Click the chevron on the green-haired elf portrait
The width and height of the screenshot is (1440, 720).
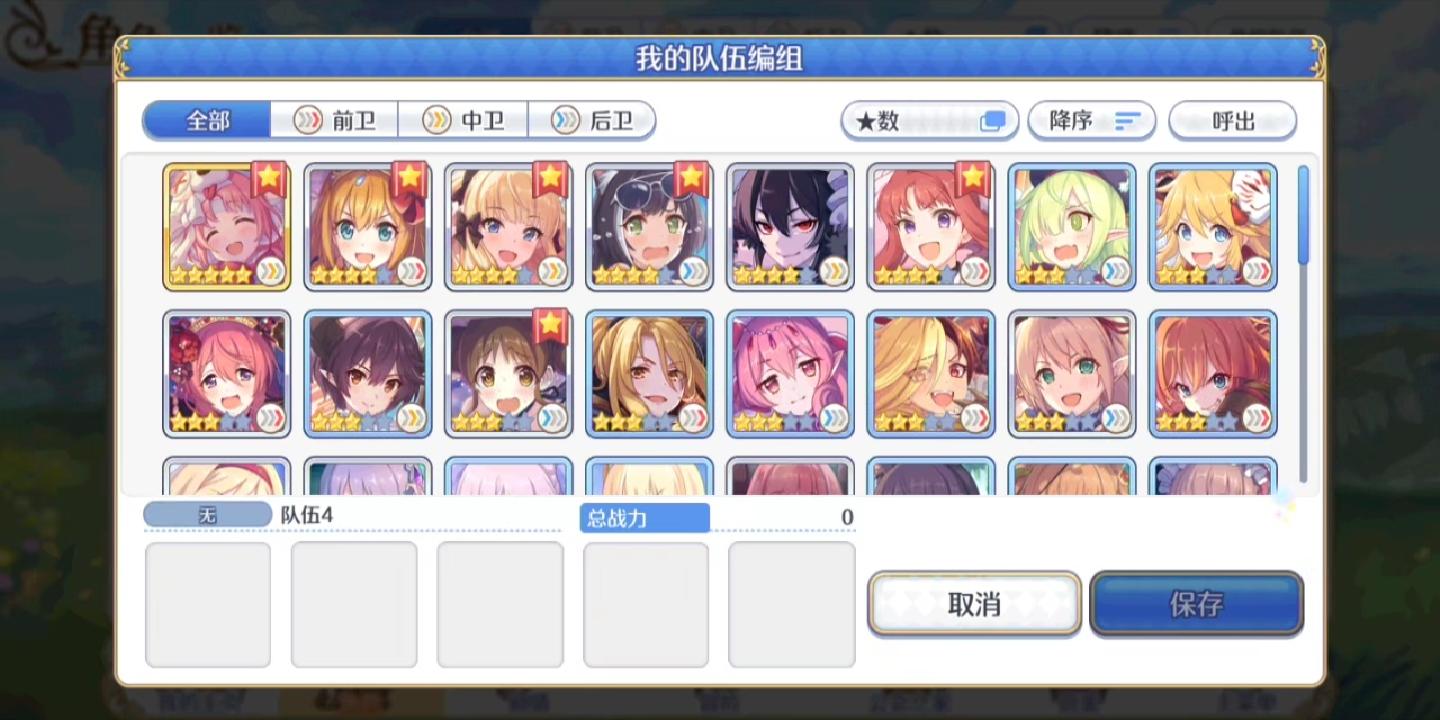[x=1114, y=273]
